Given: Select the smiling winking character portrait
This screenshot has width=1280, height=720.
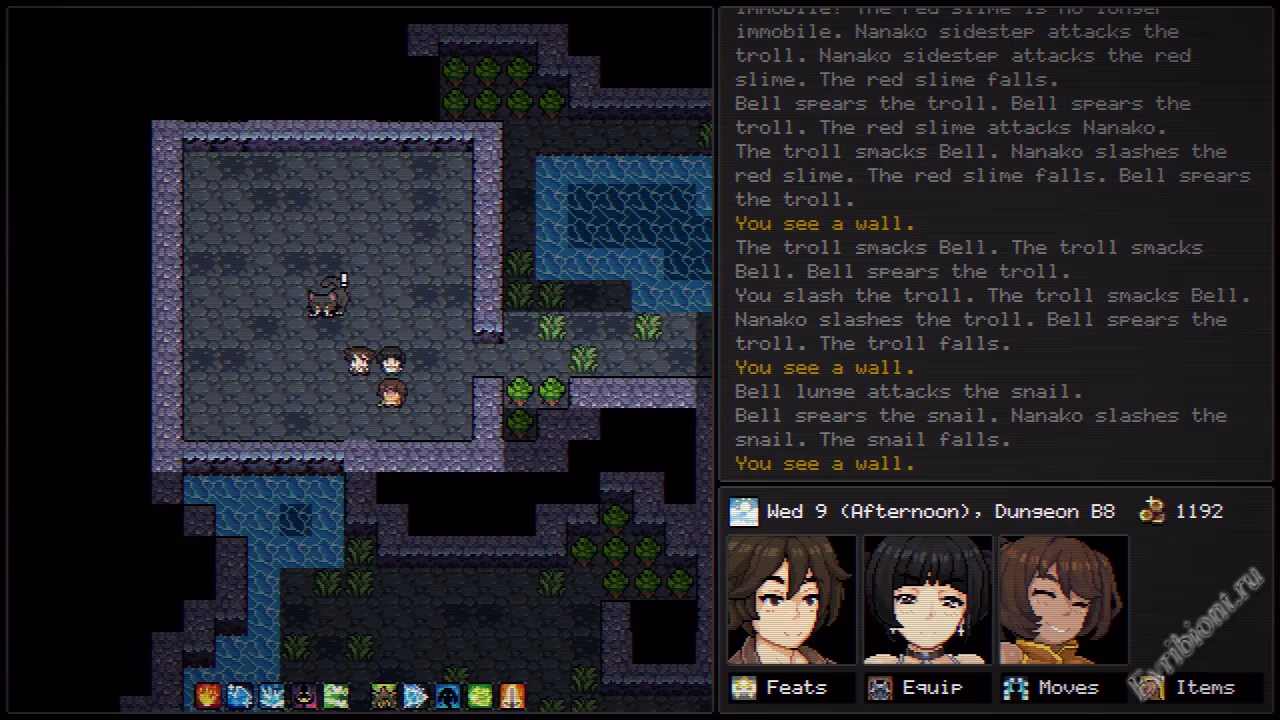Looking at the screenshot, I should pos(1063,599).
